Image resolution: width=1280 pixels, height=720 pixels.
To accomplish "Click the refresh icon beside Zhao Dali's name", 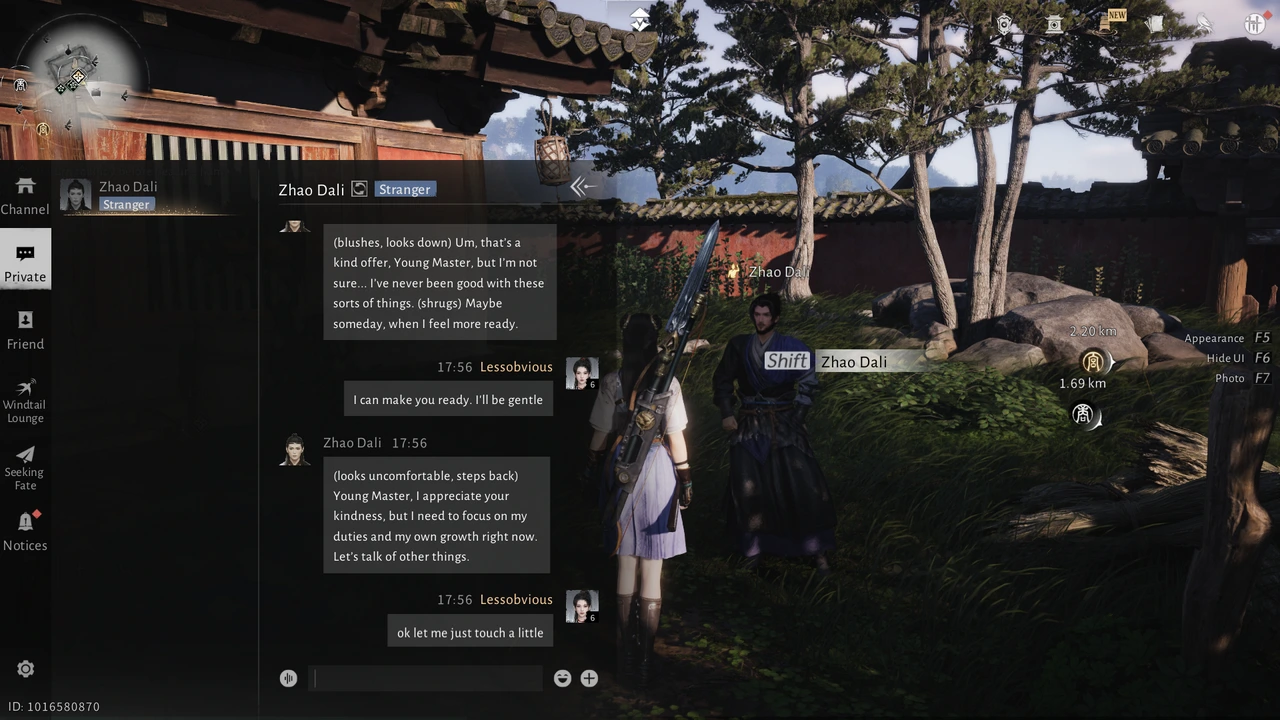I will coord(359,189).
